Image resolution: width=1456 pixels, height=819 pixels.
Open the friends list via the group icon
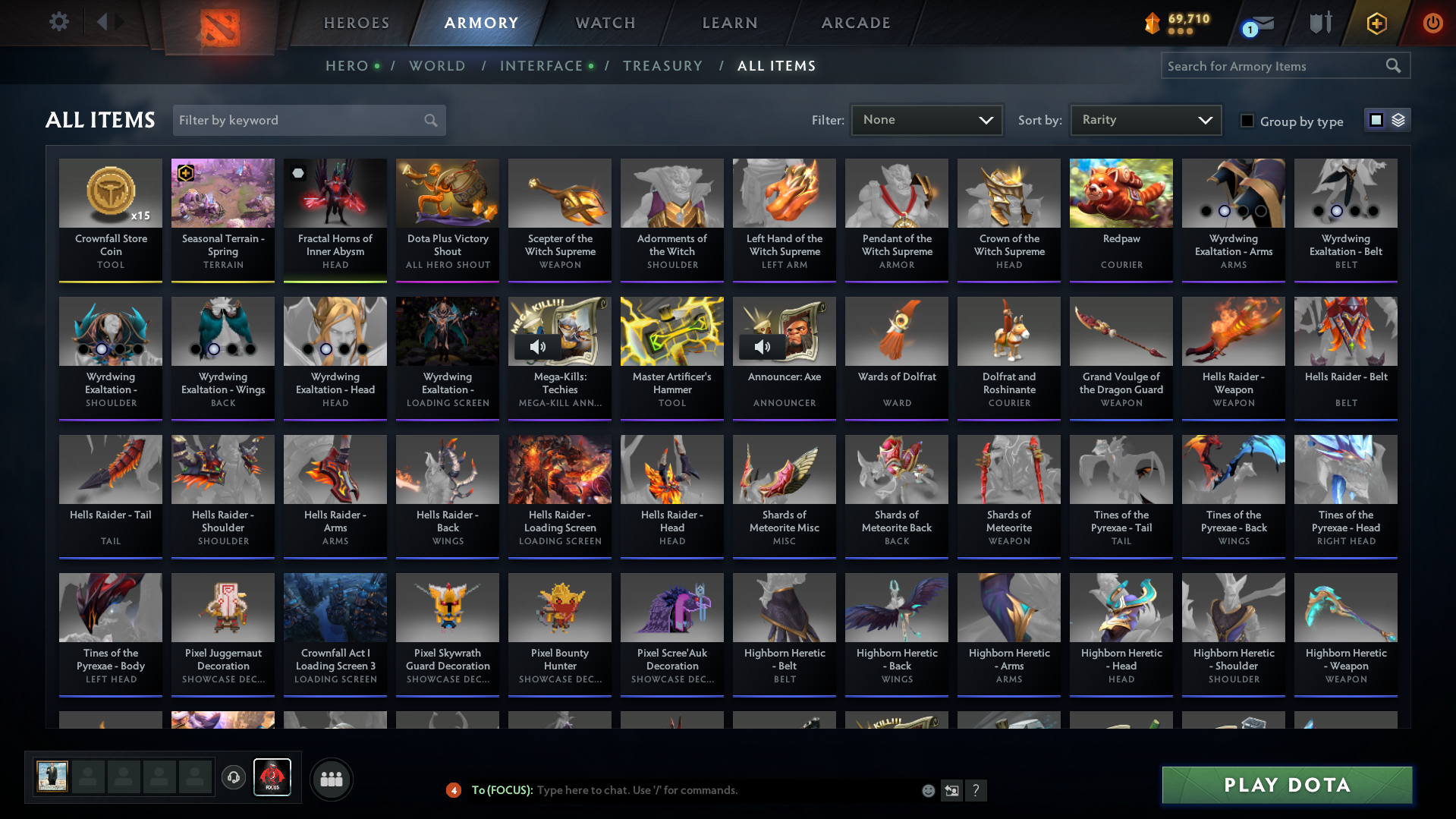(331, 778)
